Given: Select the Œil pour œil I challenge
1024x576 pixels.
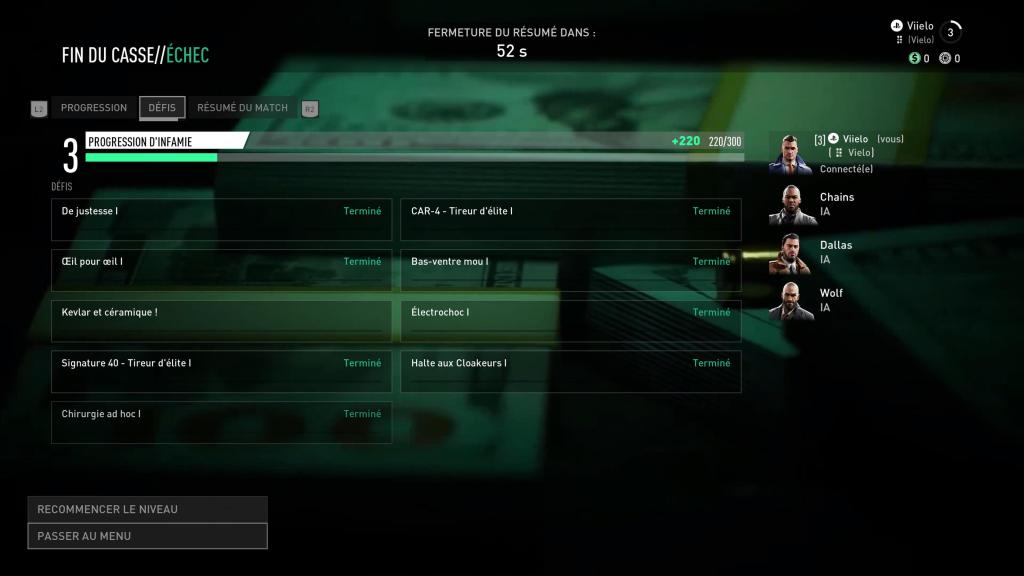Looking at the screenshot, I should click(221, 270).
